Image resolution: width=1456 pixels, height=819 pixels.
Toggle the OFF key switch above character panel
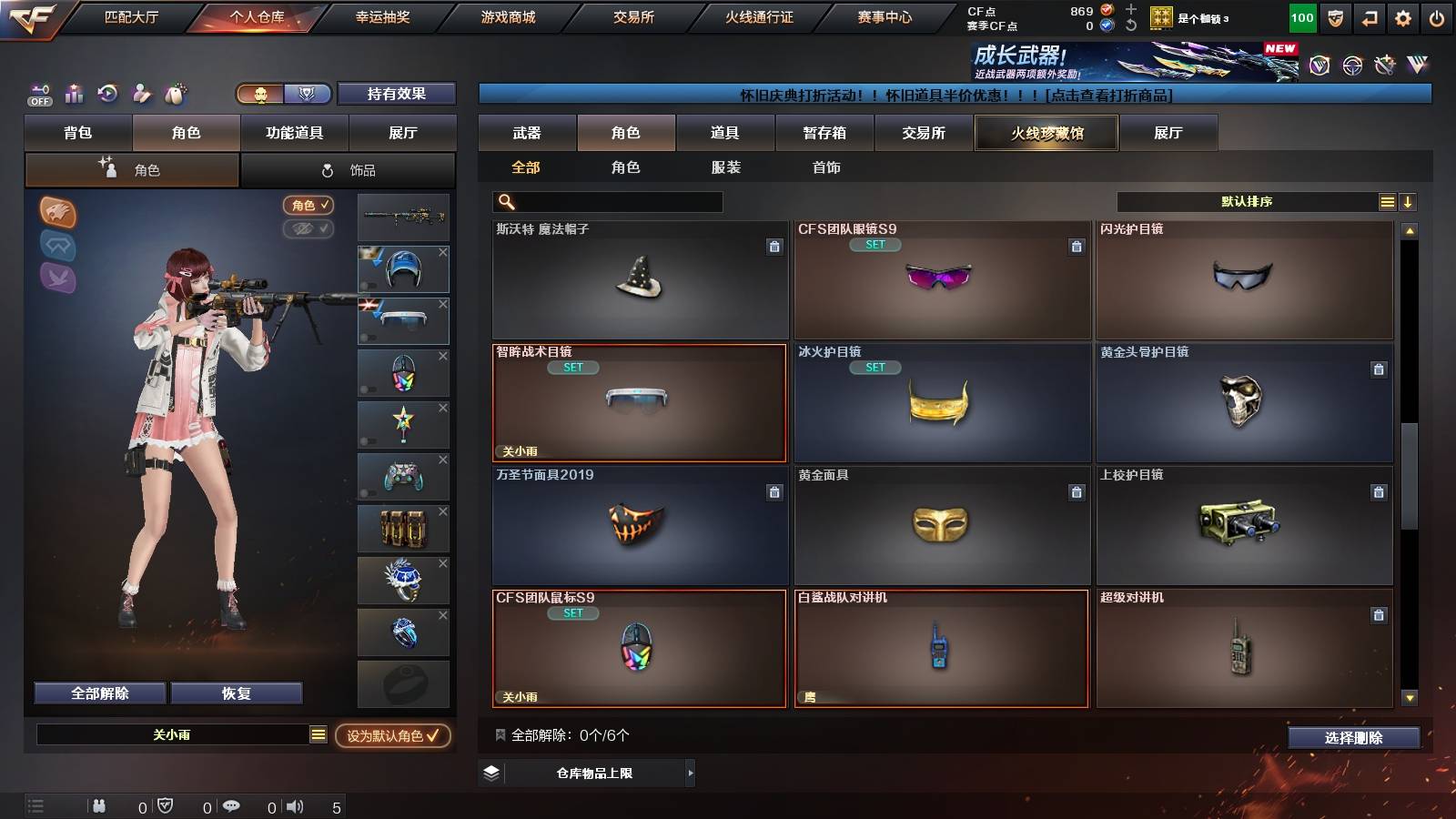(x=38, y=94)
